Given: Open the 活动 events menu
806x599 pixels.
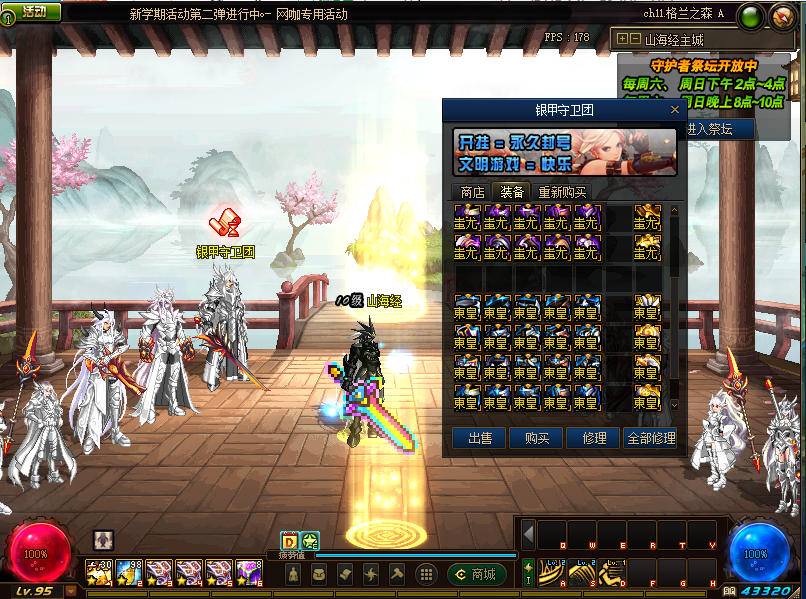Looking at the screenshot, I should [31, 11].
